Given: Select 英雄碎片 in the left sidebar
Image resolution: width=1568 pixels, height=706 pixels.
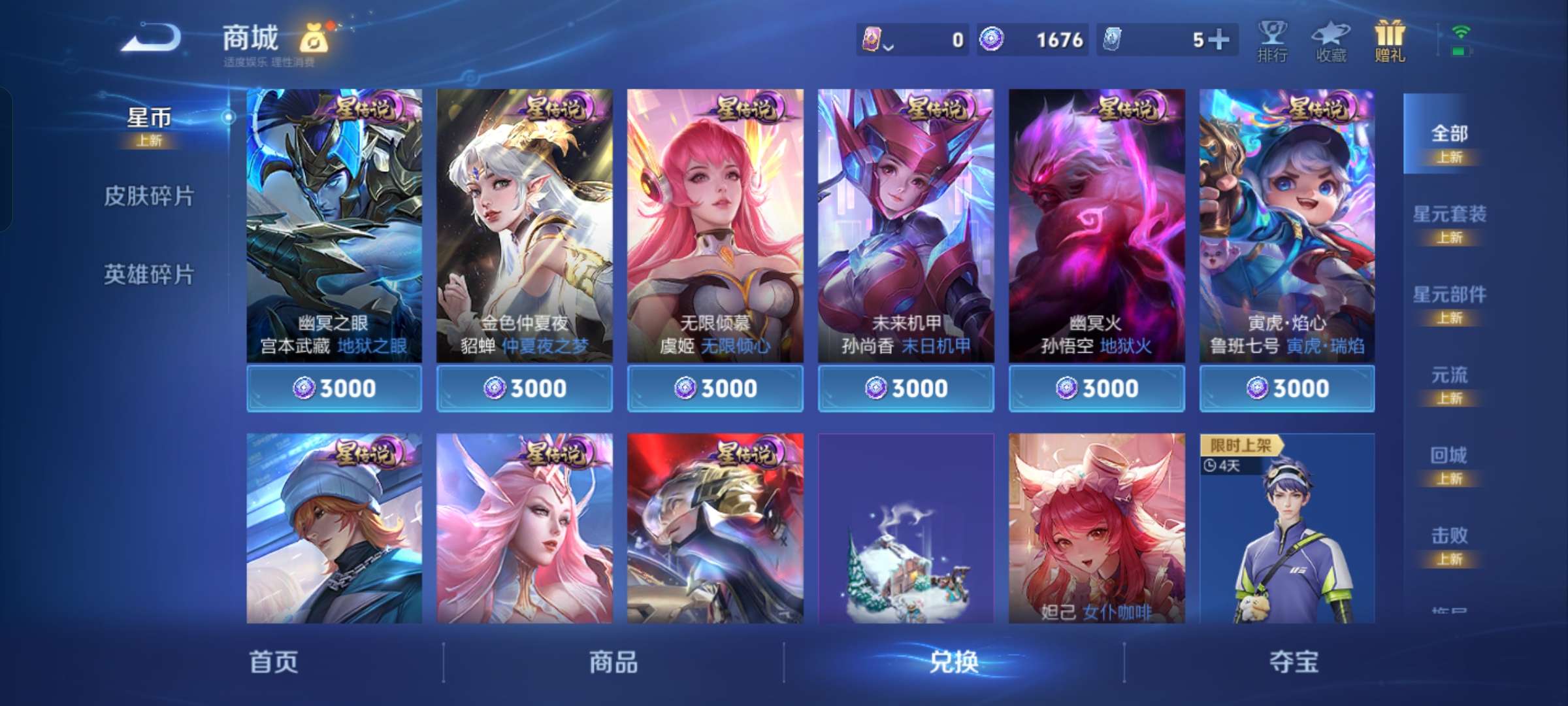Looking at the screenshot, I should 149,275.
